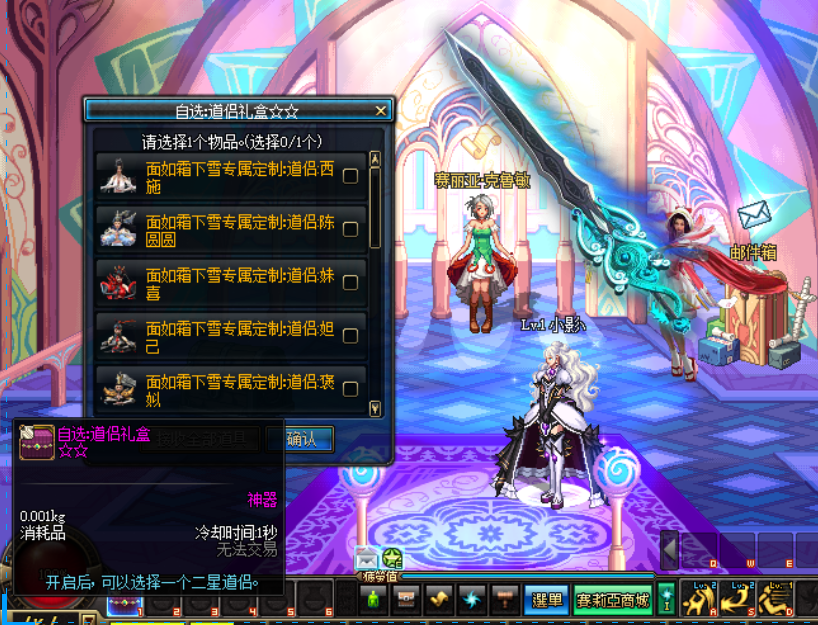Tick the checkbox for 道侣陈圆圆
818x625 pixels.
351,229
